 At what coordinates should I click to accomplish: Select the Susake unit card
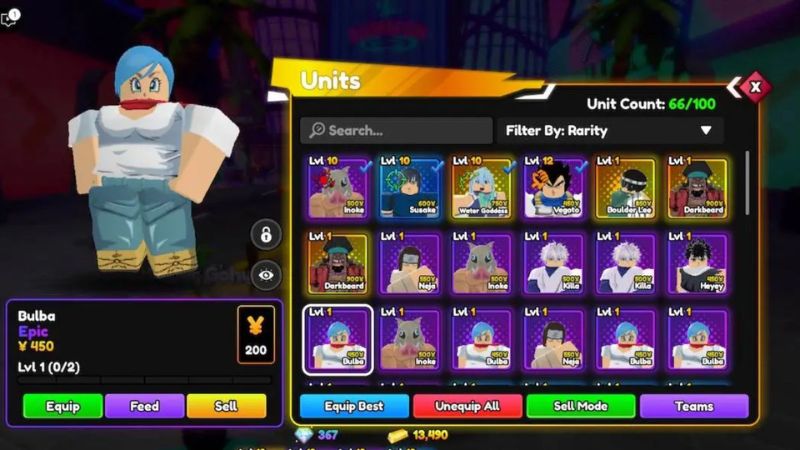click(x=409, y=187)
